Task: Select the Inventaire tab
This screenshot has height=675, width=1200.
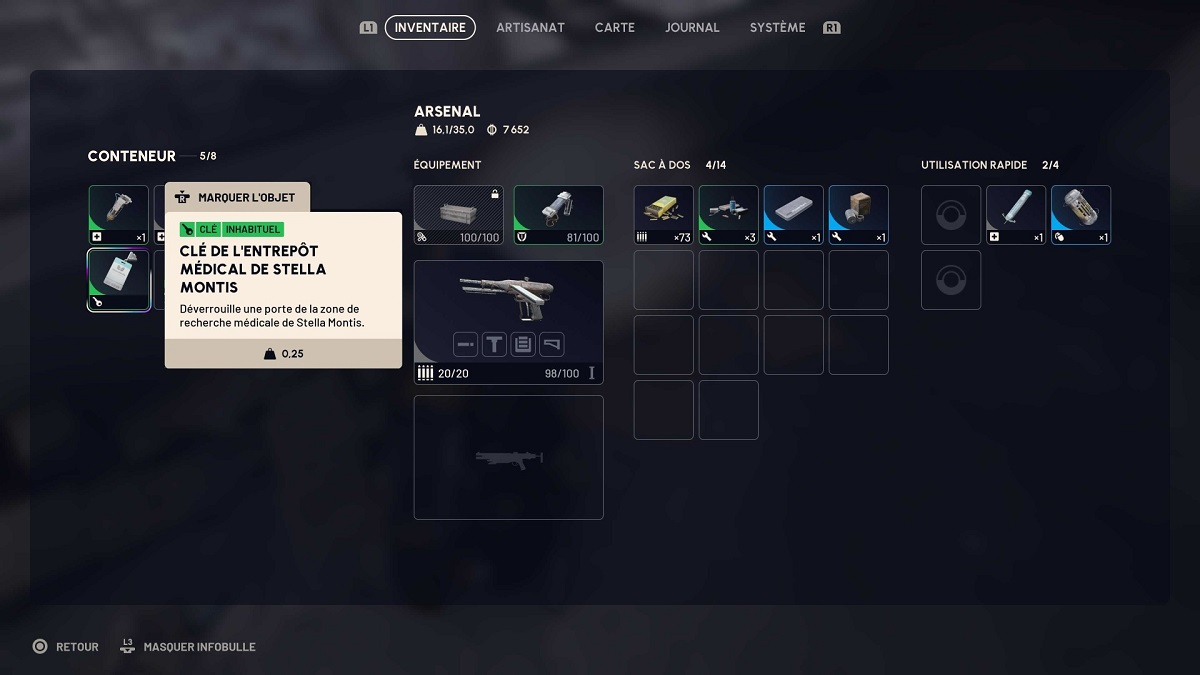Action: [430, 28]
